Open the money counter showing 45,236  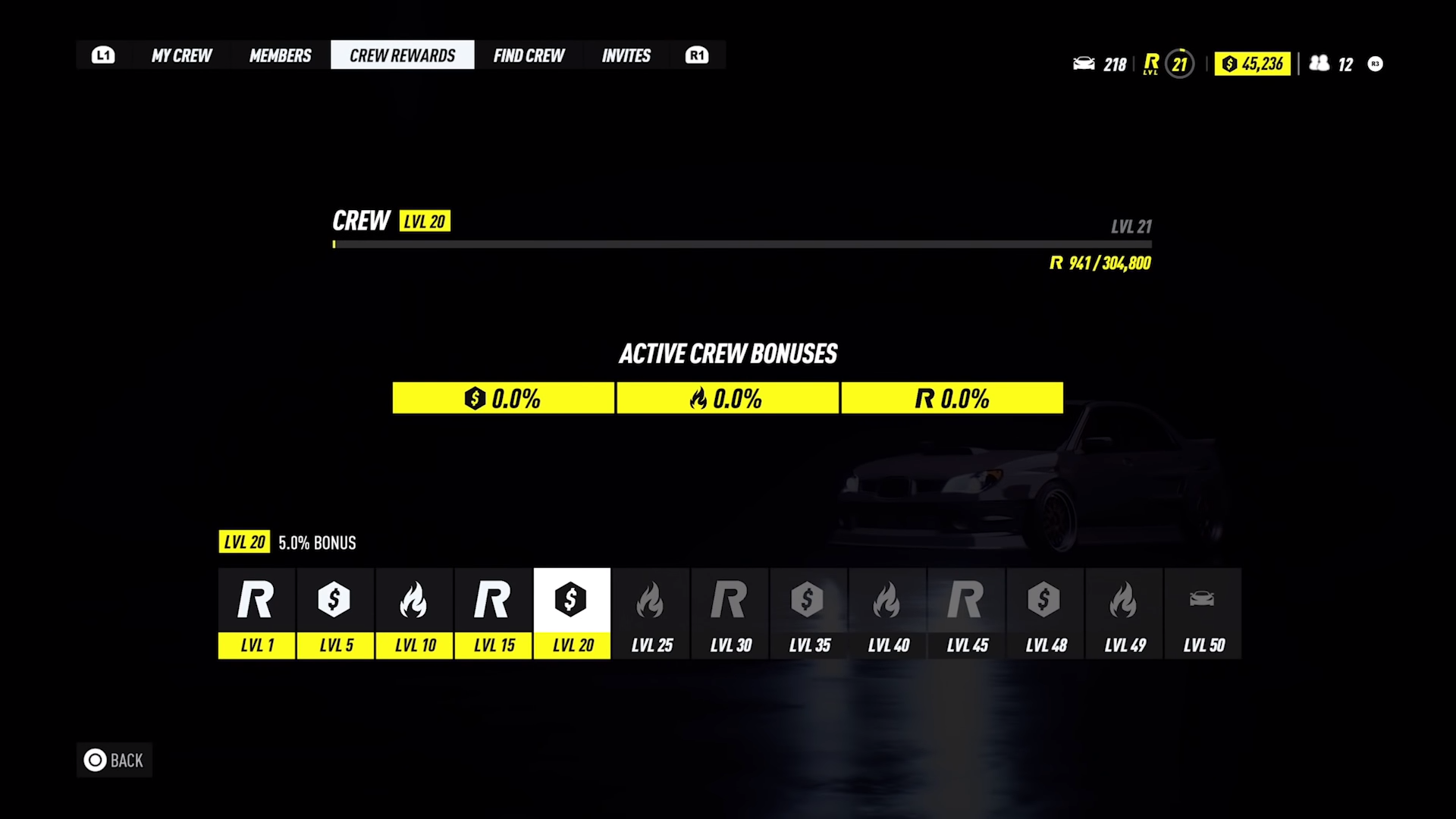click(1252, 64)
